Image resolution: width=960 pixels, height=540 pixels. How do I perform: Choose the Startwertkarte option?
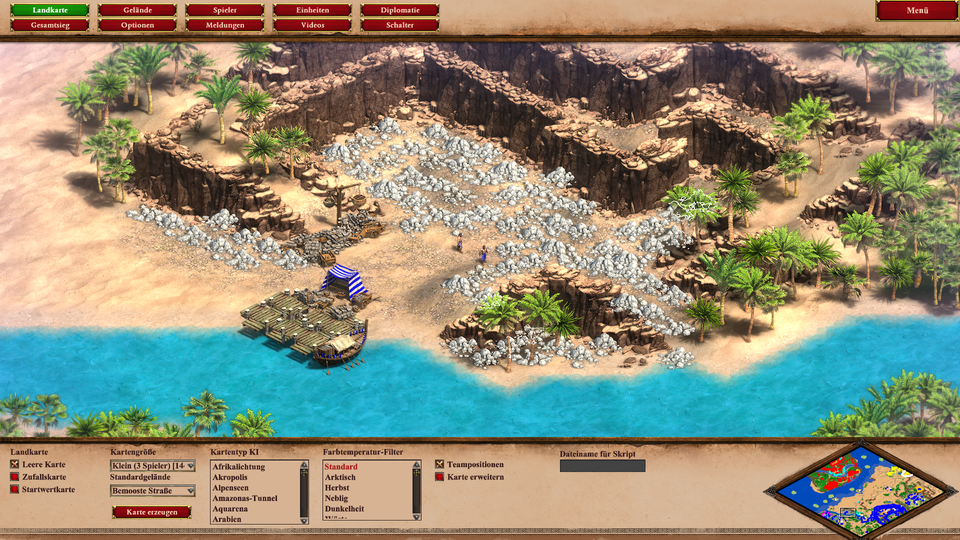pyautogui.click(x=15, y=489)
